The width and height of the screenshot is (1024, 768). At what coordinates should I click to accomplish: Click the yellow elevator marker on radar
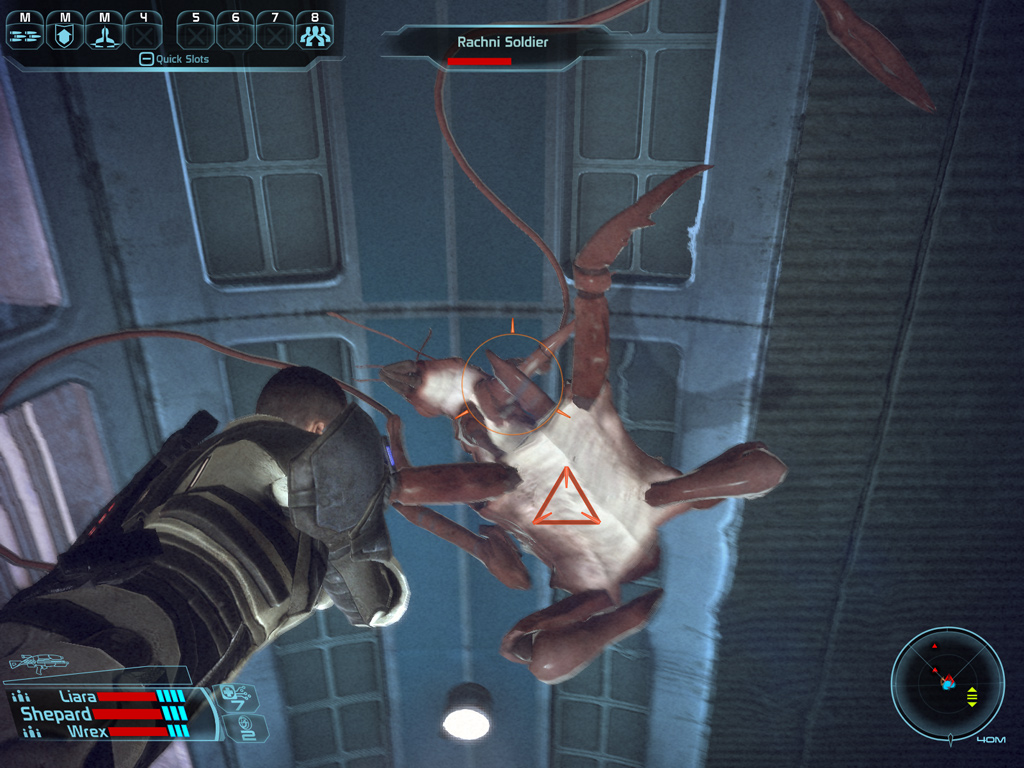(972, 697)
